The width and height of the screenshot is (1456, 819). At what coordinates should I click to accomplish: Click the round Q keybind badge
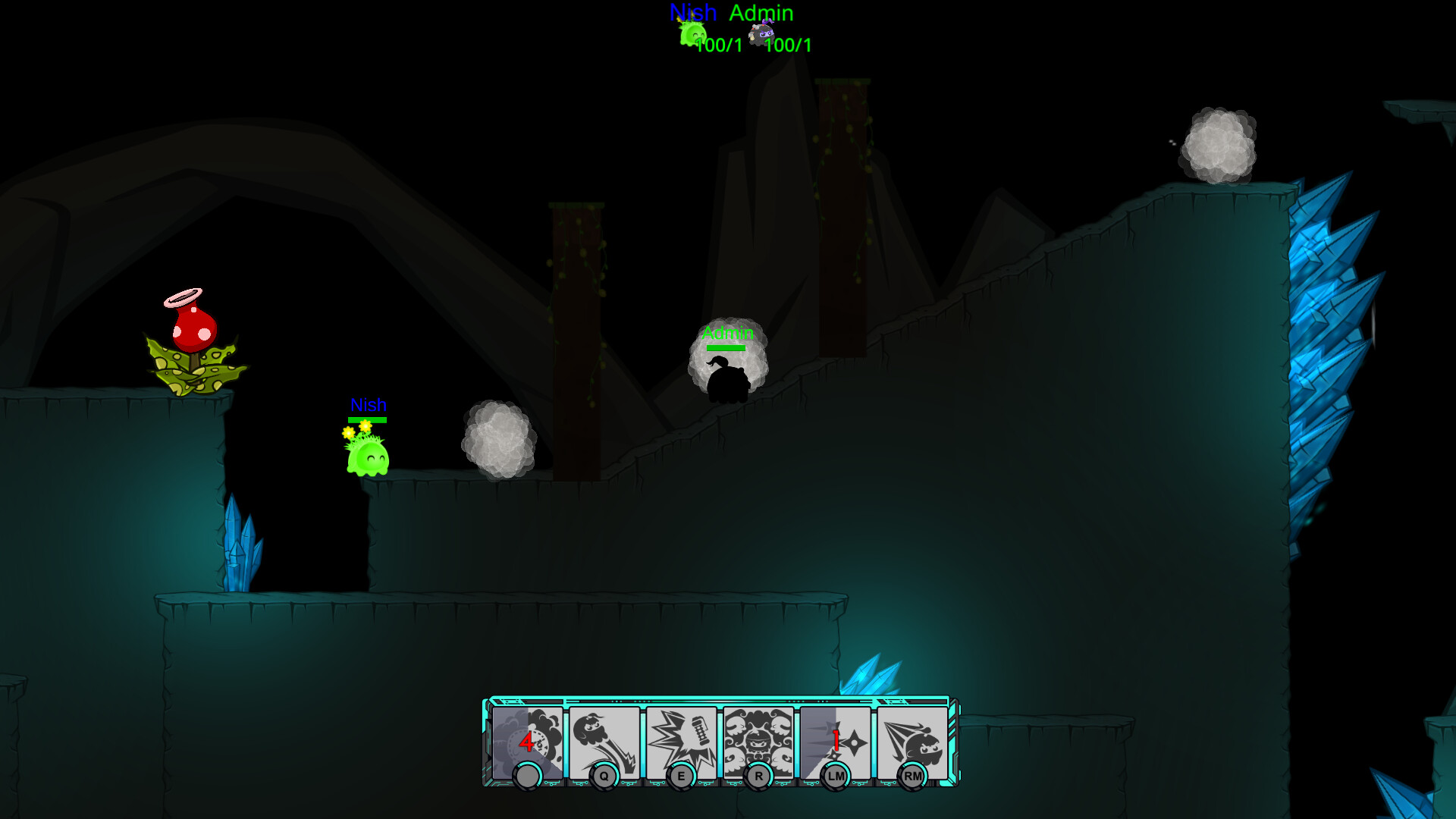point(603,776)
